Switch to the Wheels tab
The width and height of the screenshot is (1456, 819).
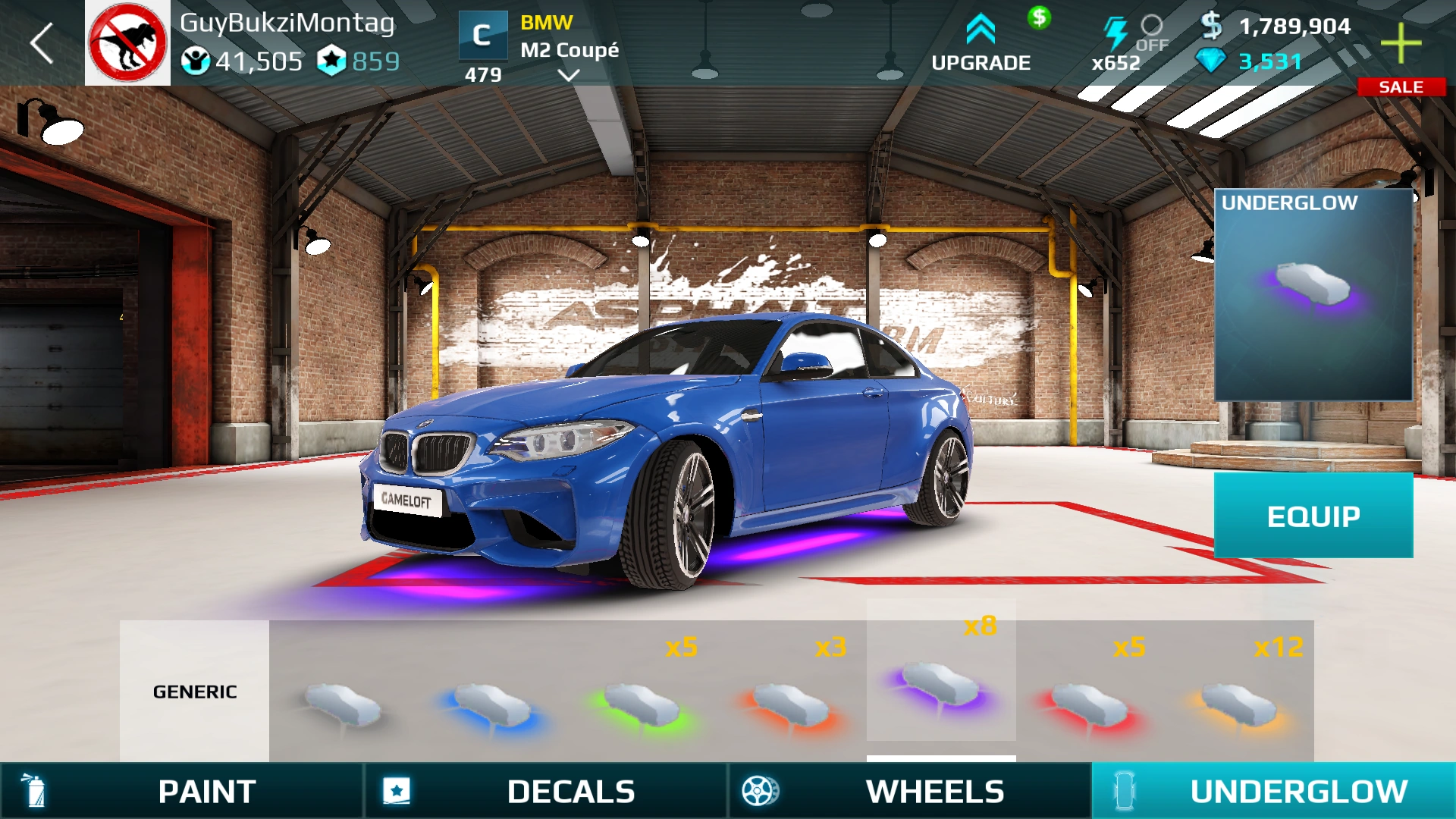pos(910,791)
